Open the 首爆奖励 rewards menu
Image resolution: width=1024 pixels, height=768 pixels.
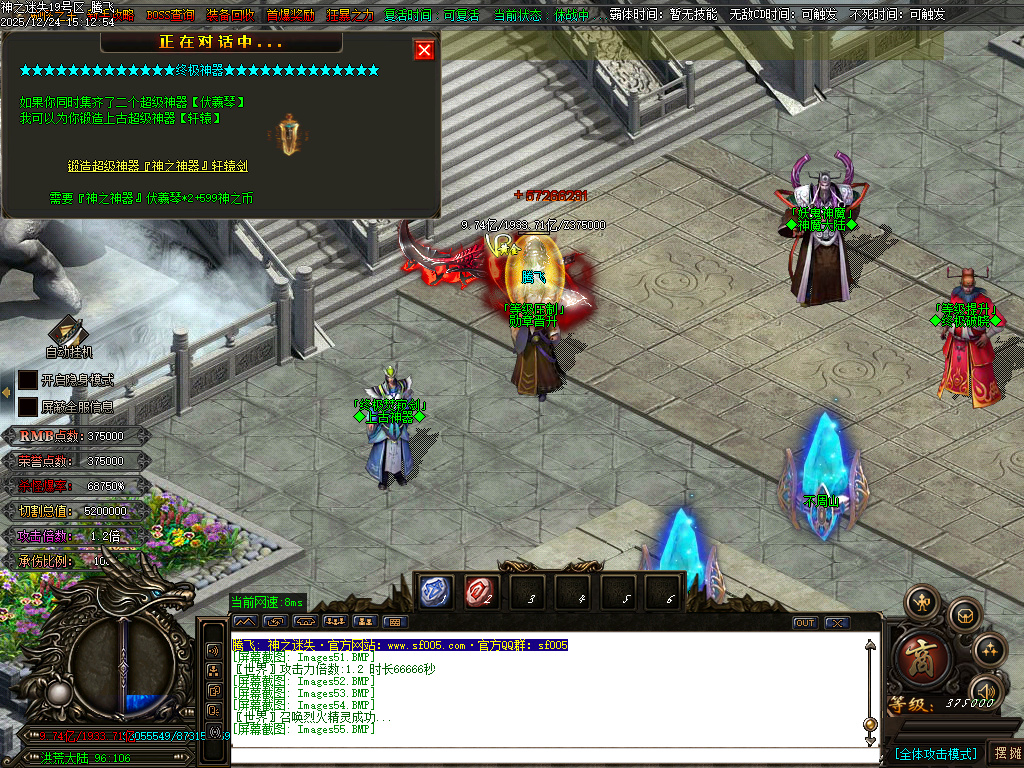(290, 15)
